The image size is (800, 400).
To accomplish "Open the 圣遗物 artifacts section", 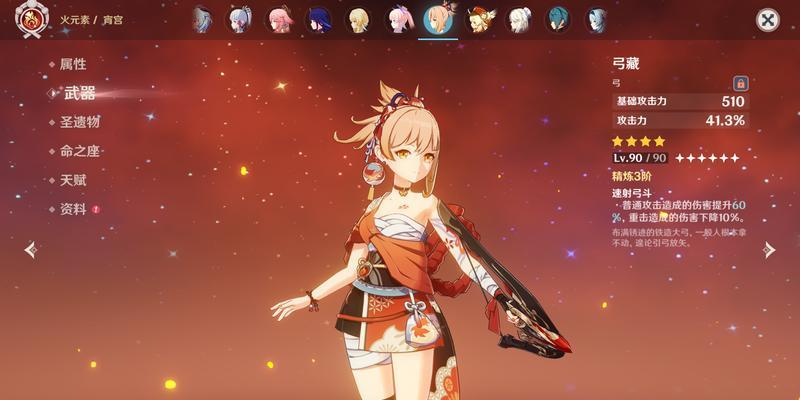I will coord(79,122).
